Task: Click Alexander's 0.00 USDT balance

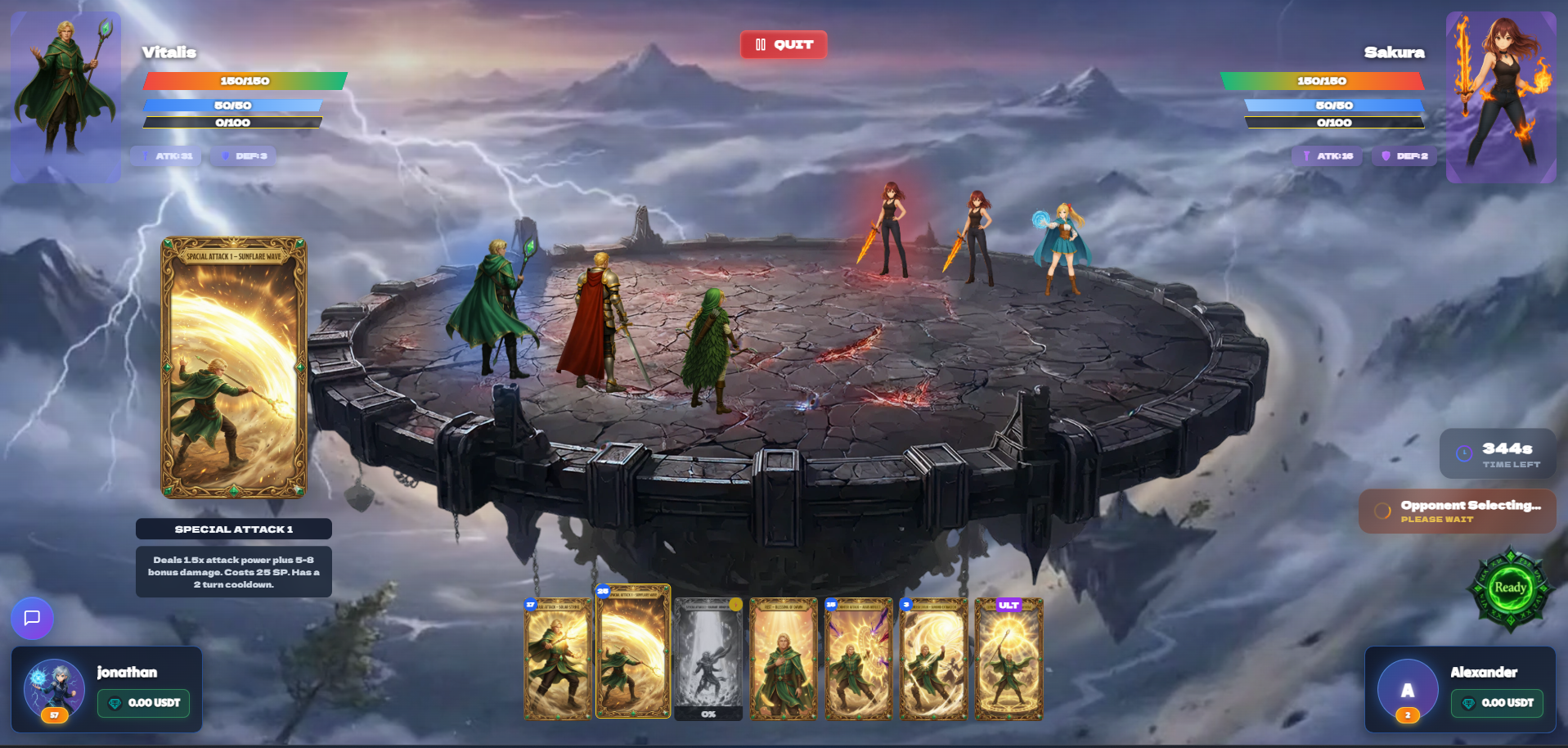Action: [1498, 703]
